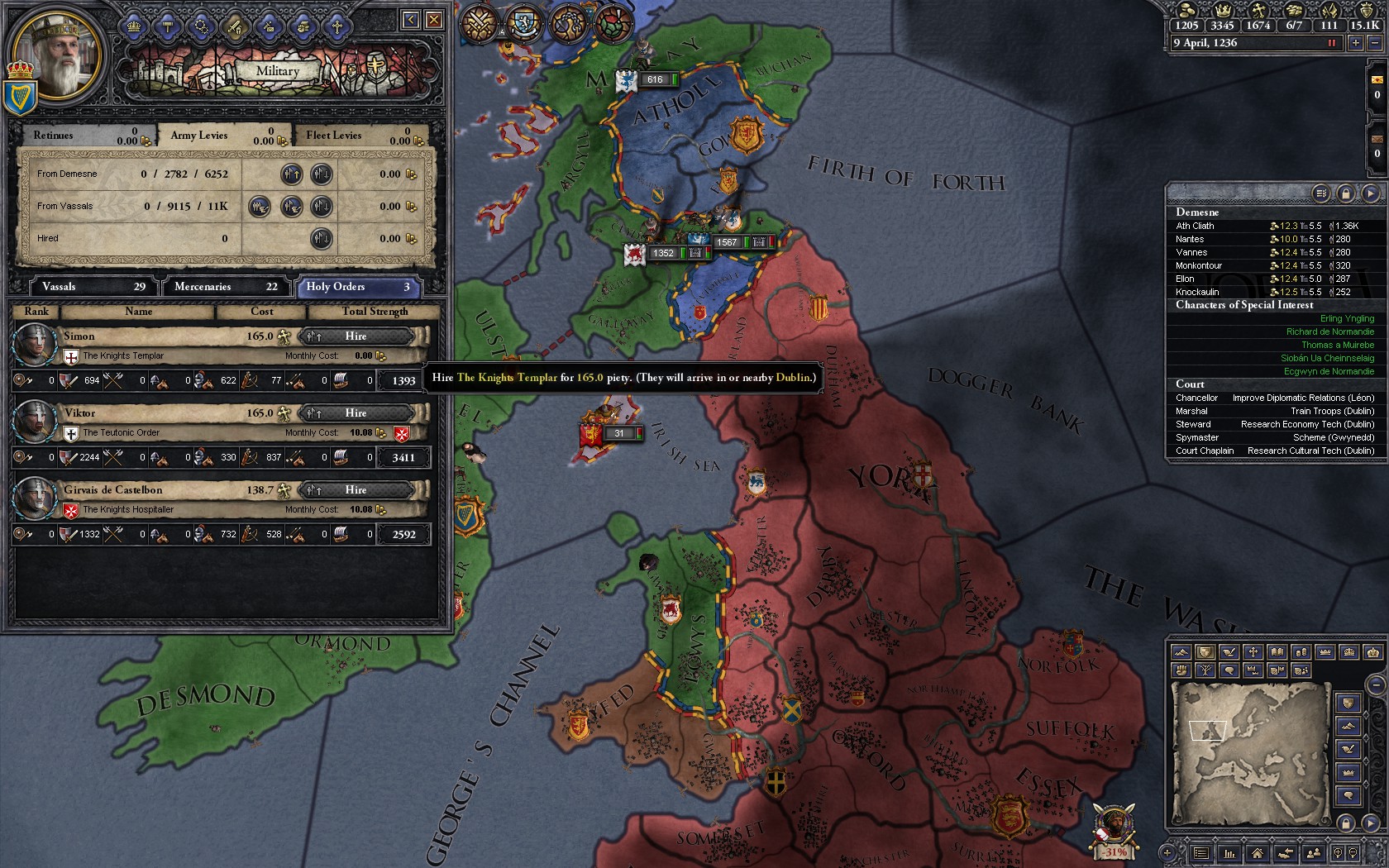1389x868 pixels.
Task: Select the dynasty tree map mode icon
Action: (x=1205, y=672)
